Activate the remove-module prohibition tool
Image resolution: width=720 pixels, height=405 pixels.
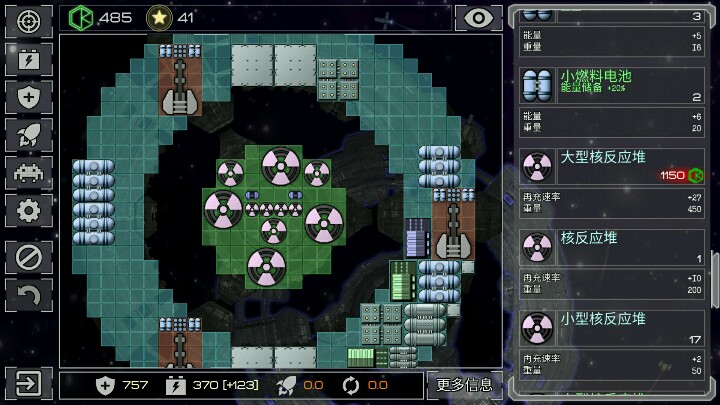pyautogui.click(x=29, y=257)
